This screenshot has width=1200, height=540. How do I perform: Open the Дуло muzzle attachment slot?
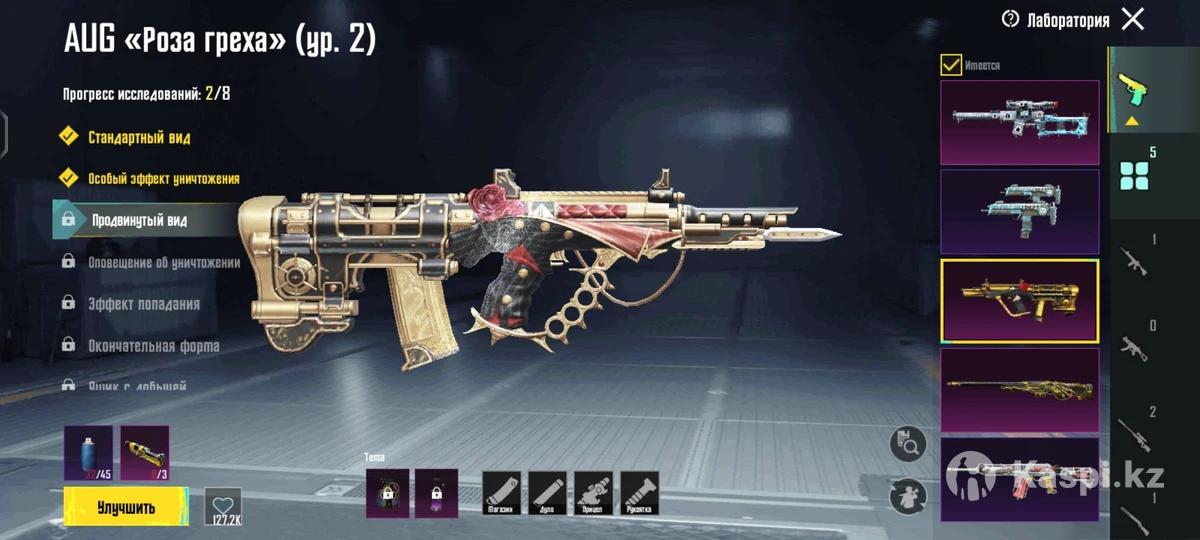point(547,494)
